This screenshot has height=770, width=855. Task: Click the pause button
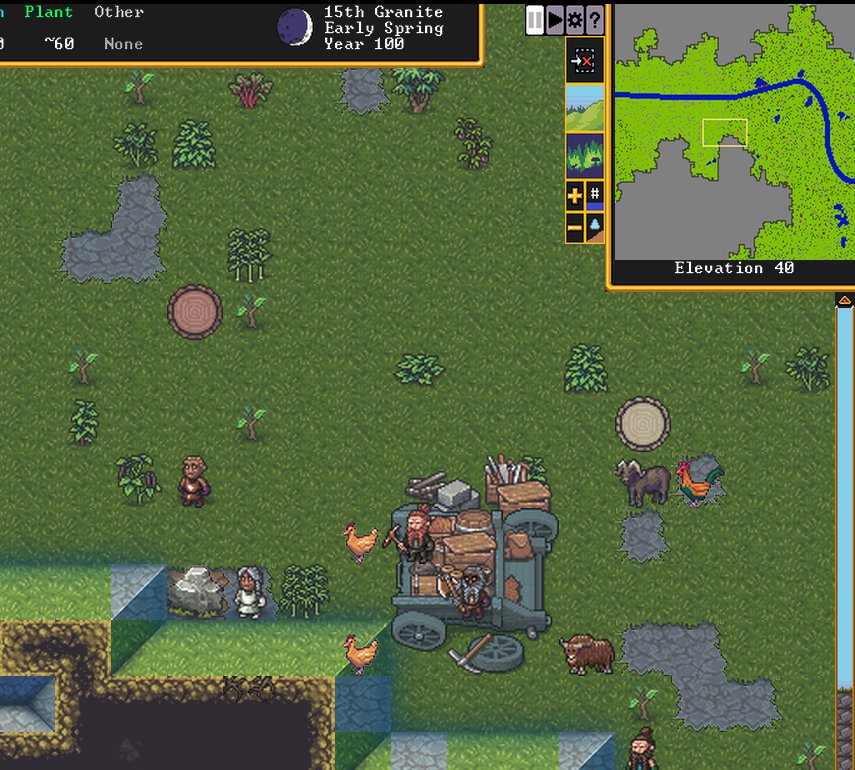tap(535, 19)
